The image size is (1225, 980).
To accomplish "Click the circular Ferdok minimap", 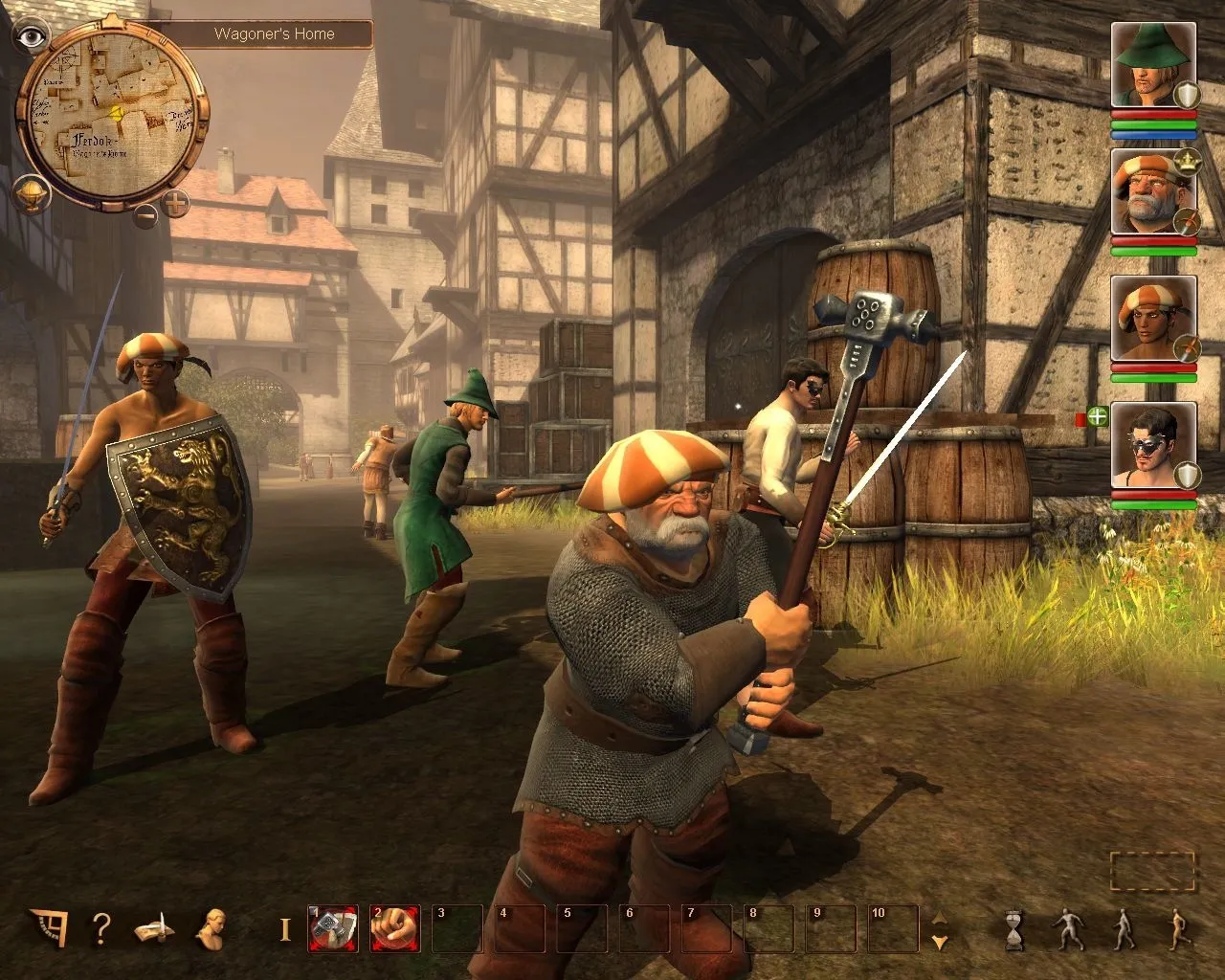I will click(111, 115).
